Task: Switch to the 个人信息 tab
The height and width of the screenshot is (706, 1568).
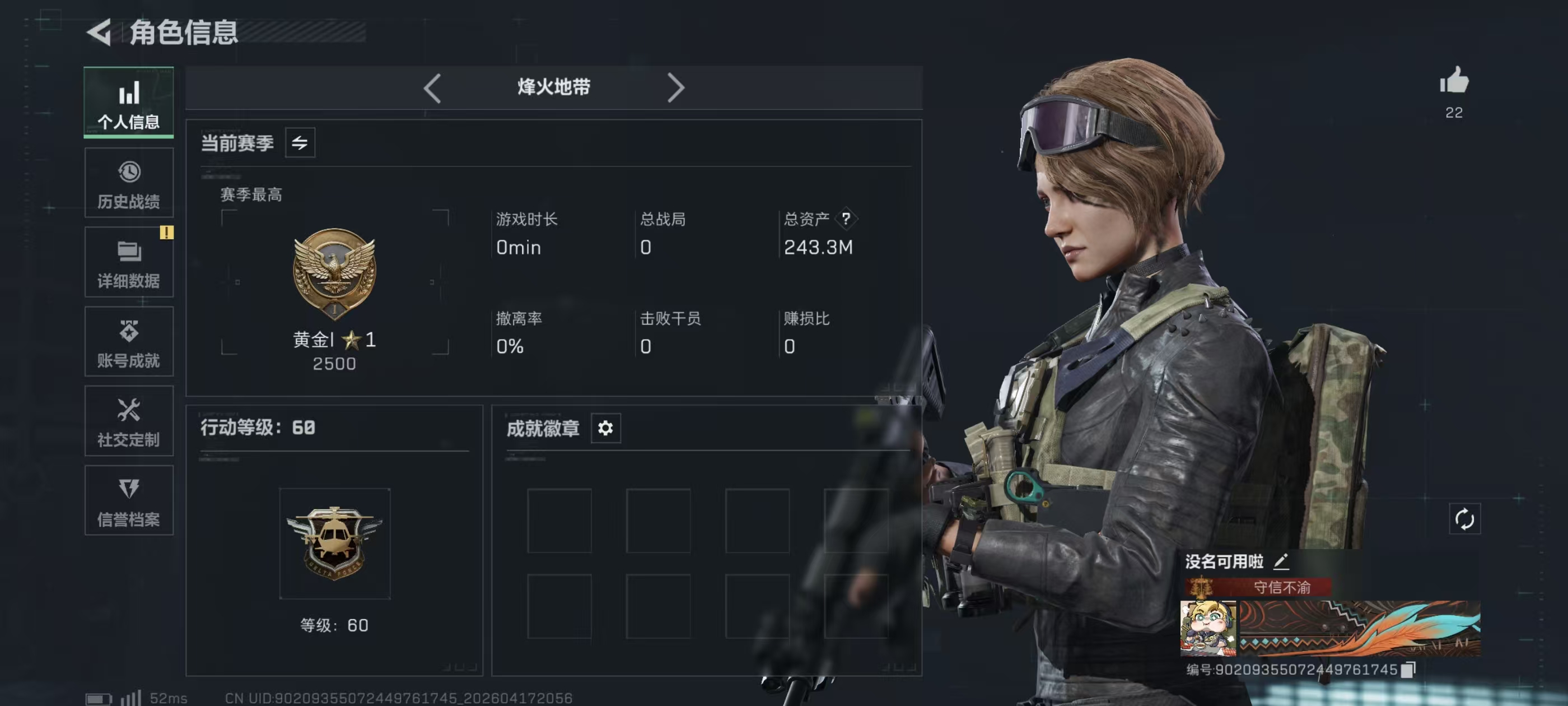Action: pyautogui.click(x=128, y=103)
